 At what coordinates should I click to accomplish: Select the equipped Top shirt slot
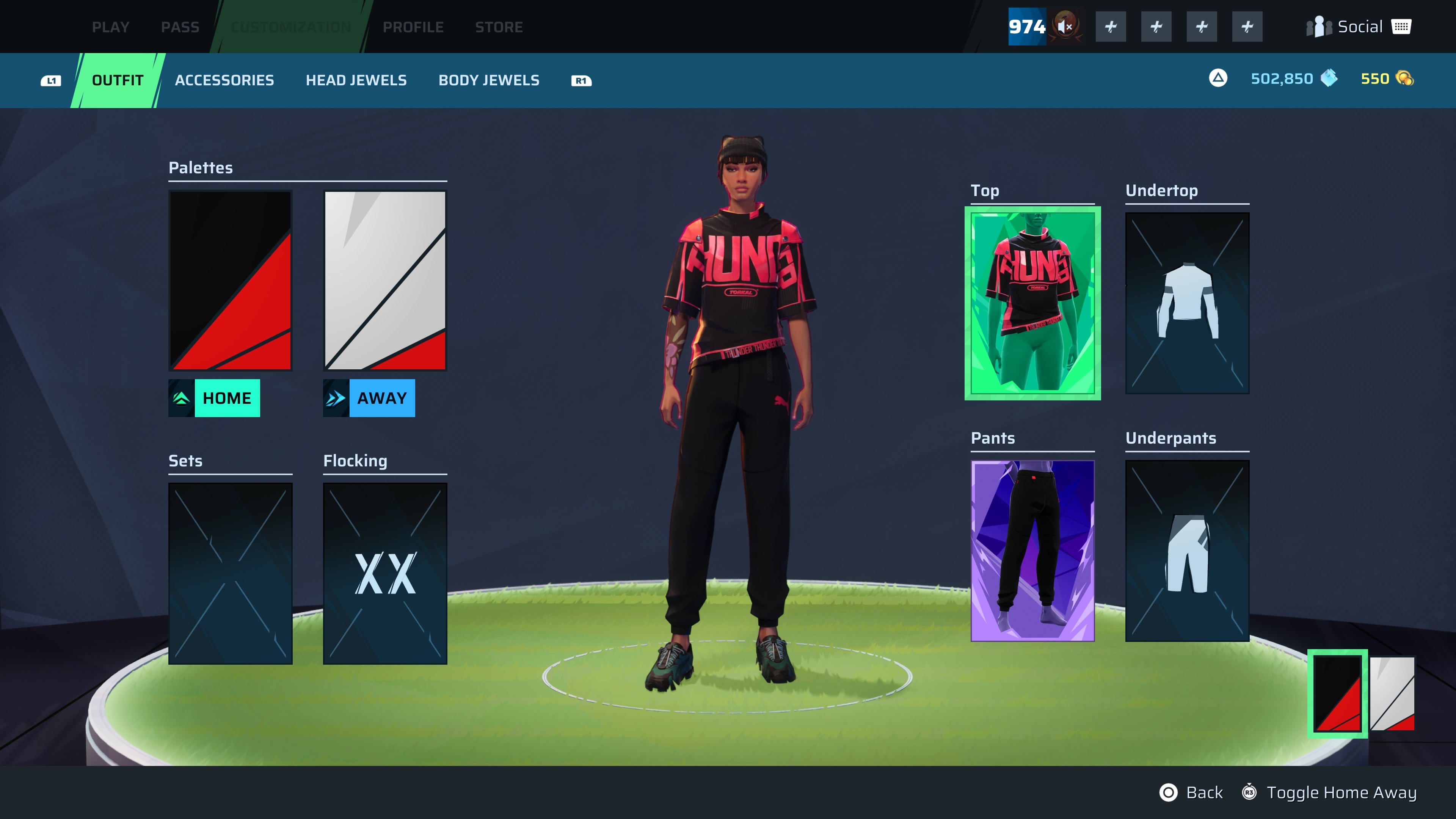[x=1032, y=303]
